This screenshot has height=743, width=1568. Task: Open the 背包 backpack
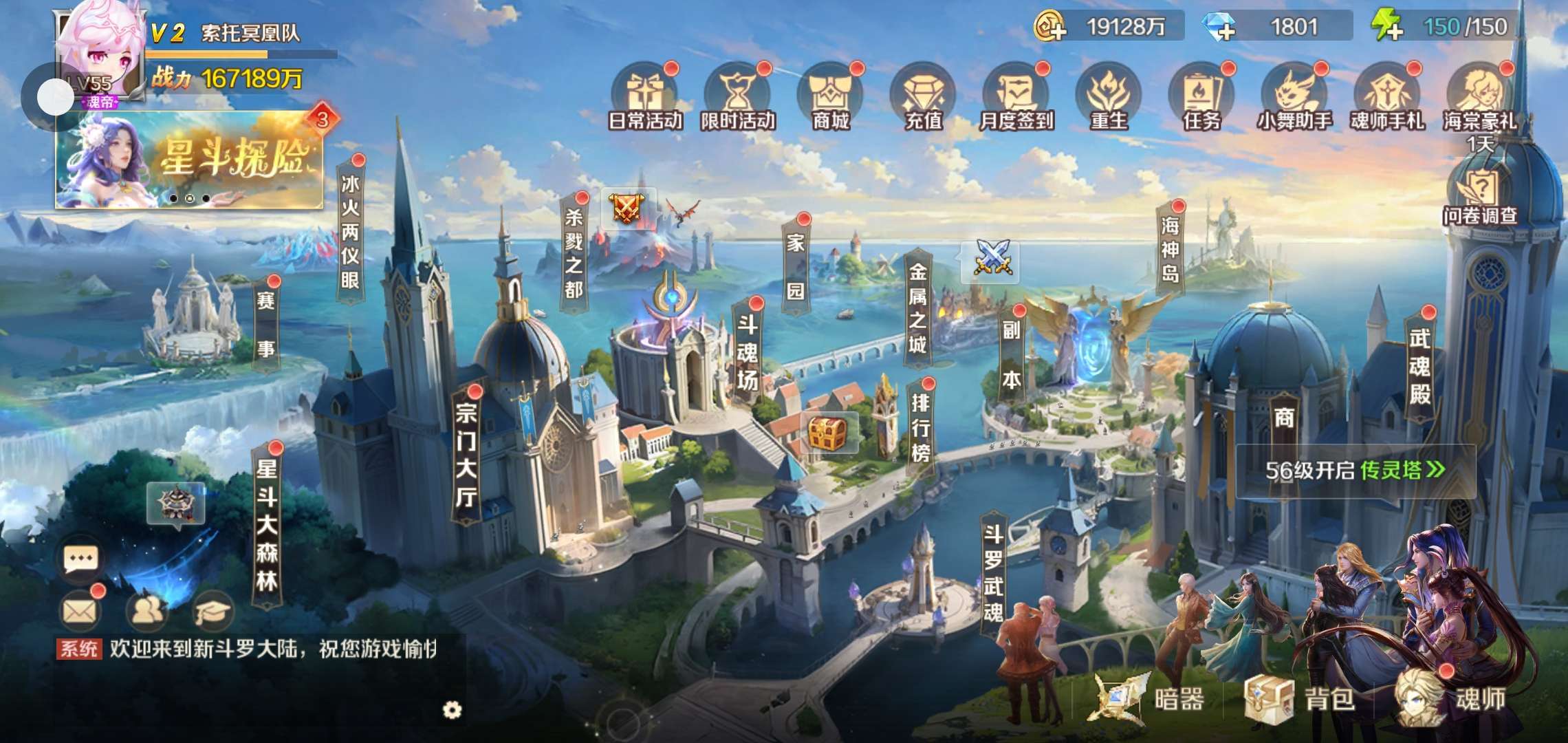(1300, 699)
